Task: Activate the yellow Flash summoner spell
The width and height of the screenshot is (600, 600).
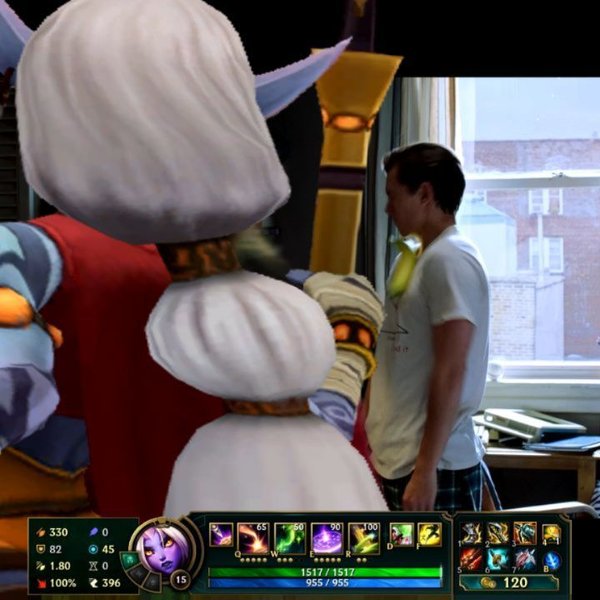Action: [x=429, y=535]
